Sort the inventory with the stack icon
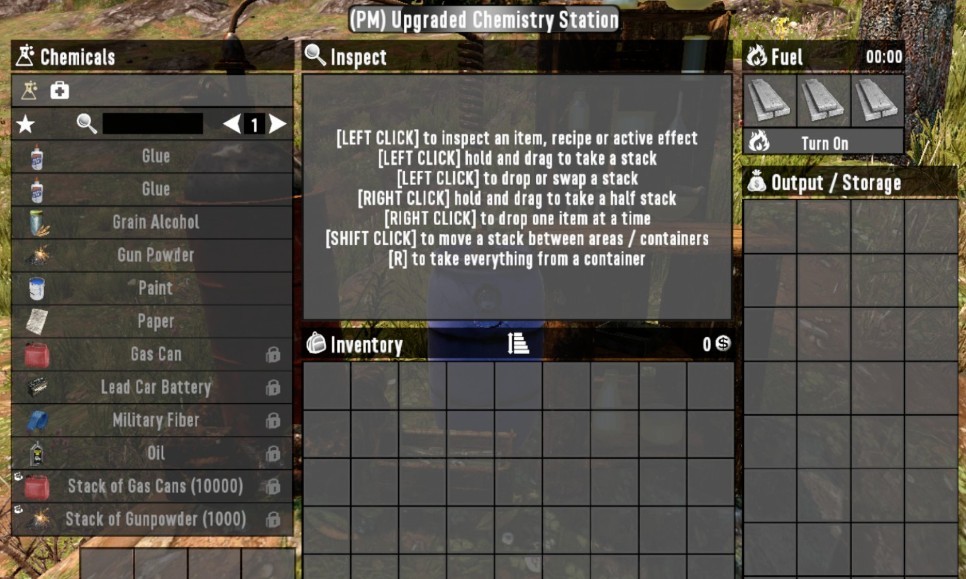966x579 pixels. (x=518, y=344)
